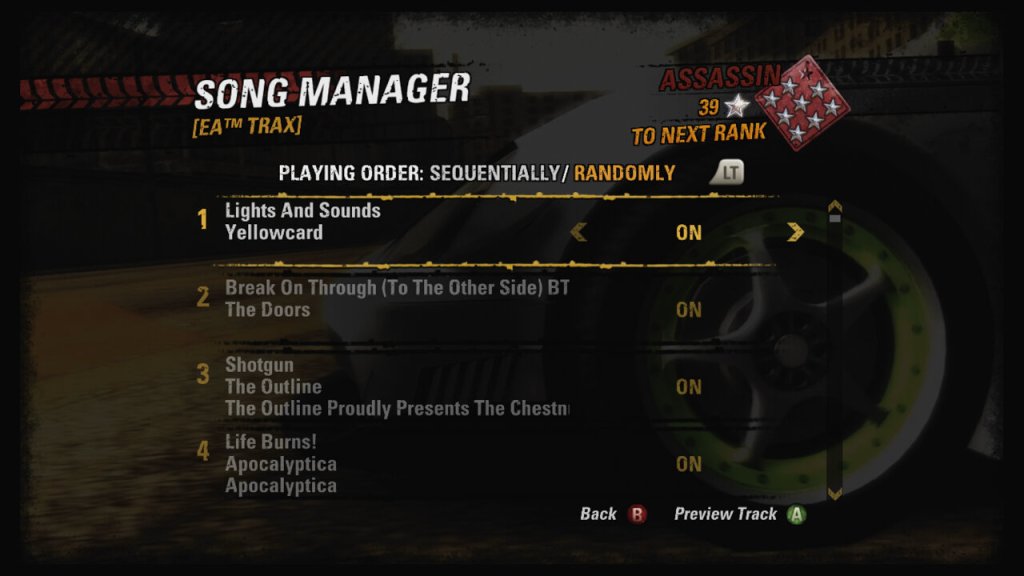Toggle the ON status for Shotgun track
The image size is (1024, 576).
(688, 387)
